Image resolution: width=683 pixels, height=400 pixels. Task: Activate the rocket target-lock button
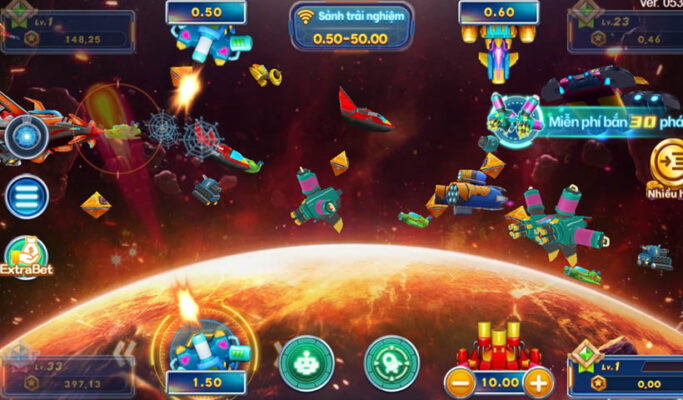[x=391, y=362]
